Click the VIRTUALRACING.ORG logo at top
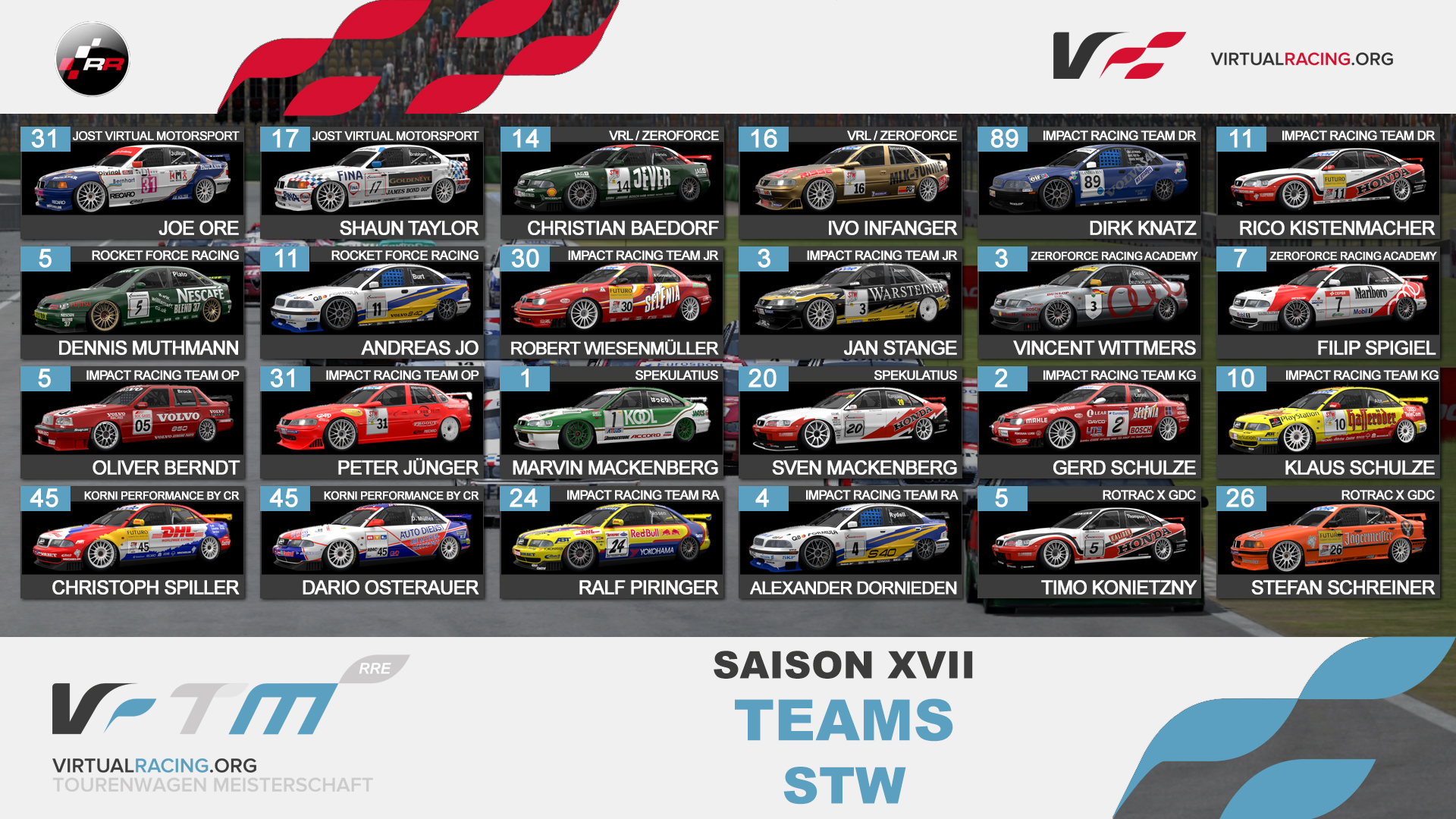This screenshot has width=1456, height=819. (x=1222, y=58)
